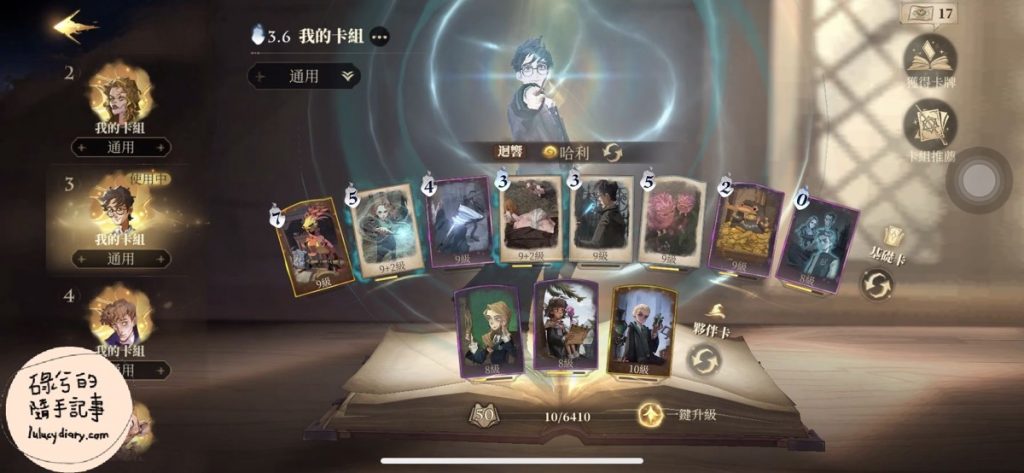Switch cards with the 基礎卡 swap button
1024x473 pixels.
[877, 284]
